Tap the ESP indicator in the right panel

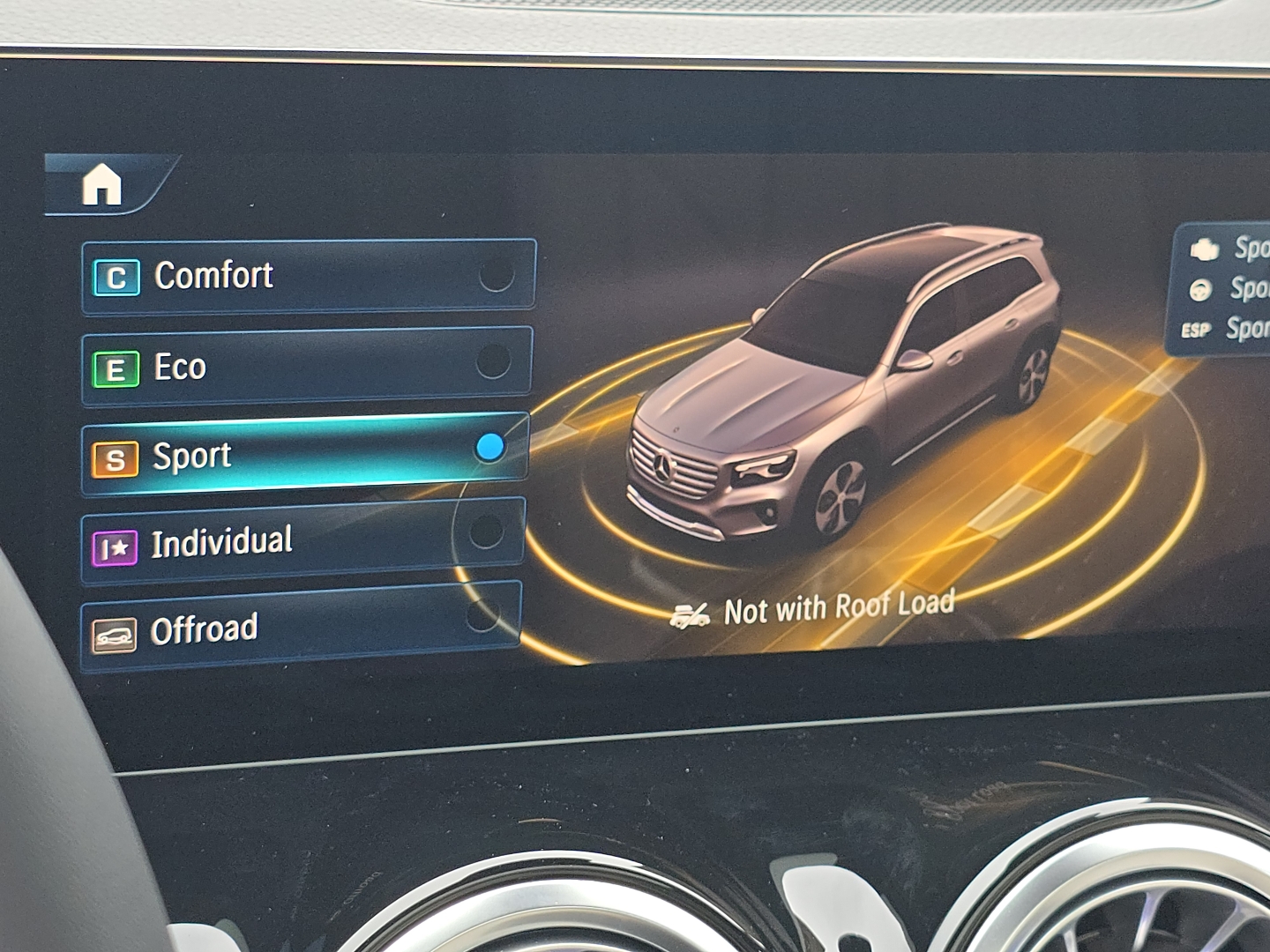coord(1197,329)
